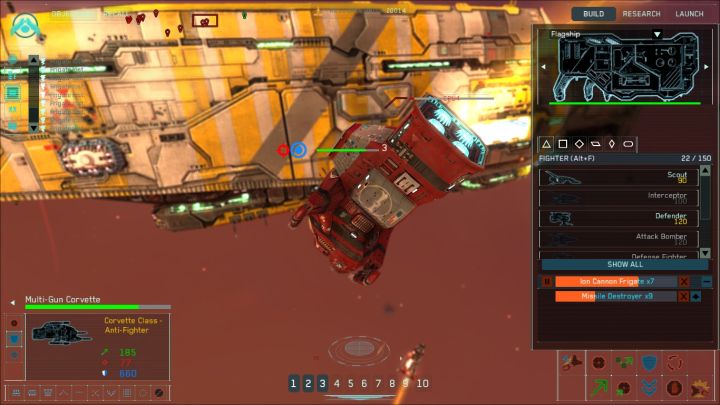The width and height of the screenshot is (720, 405).
Task: Open the LAUNCH tab
Action: 690,14
